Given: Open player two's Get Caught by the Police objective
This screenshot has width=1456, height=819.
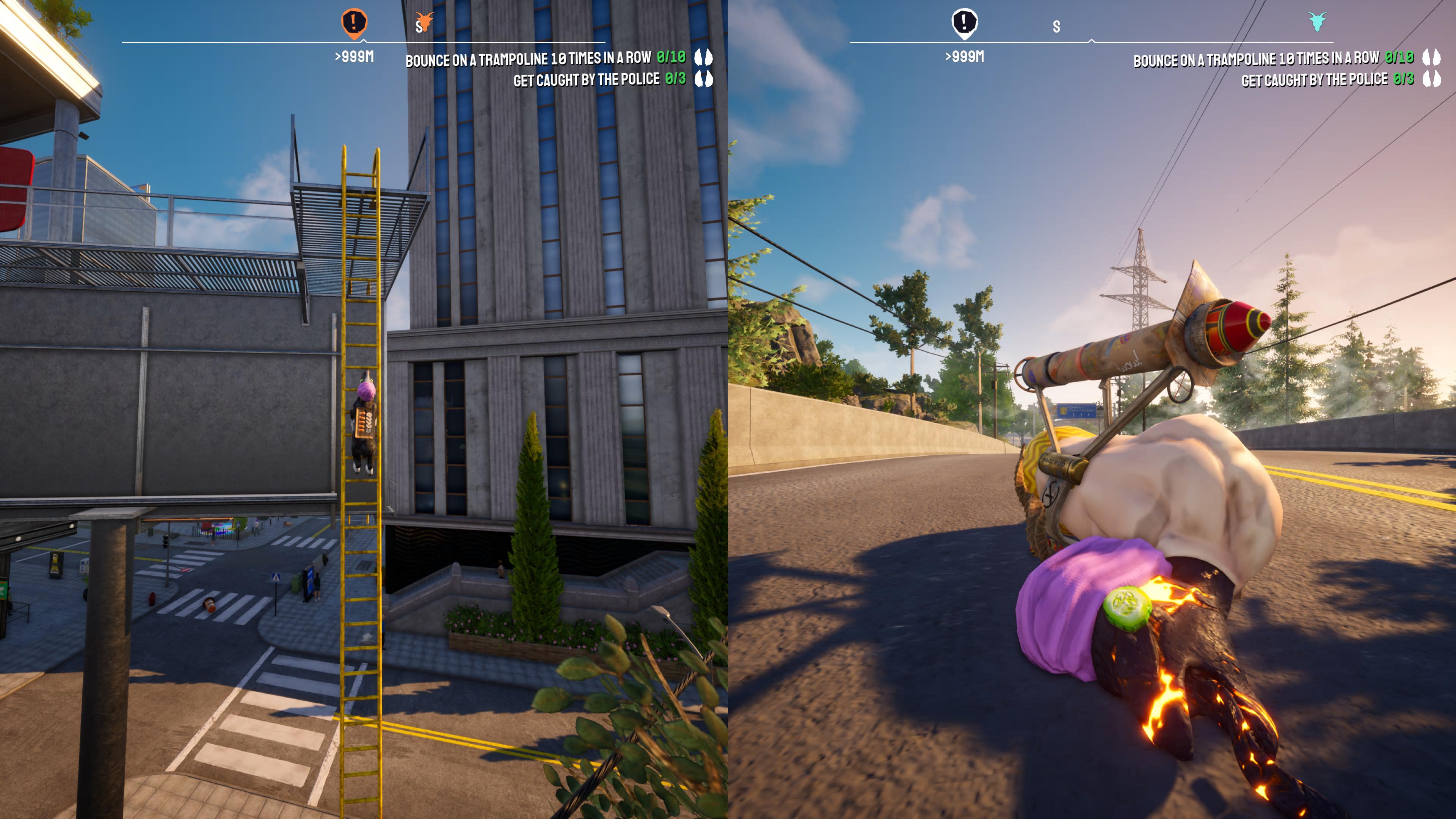Looking at the screenshot, I should 1327,80.
